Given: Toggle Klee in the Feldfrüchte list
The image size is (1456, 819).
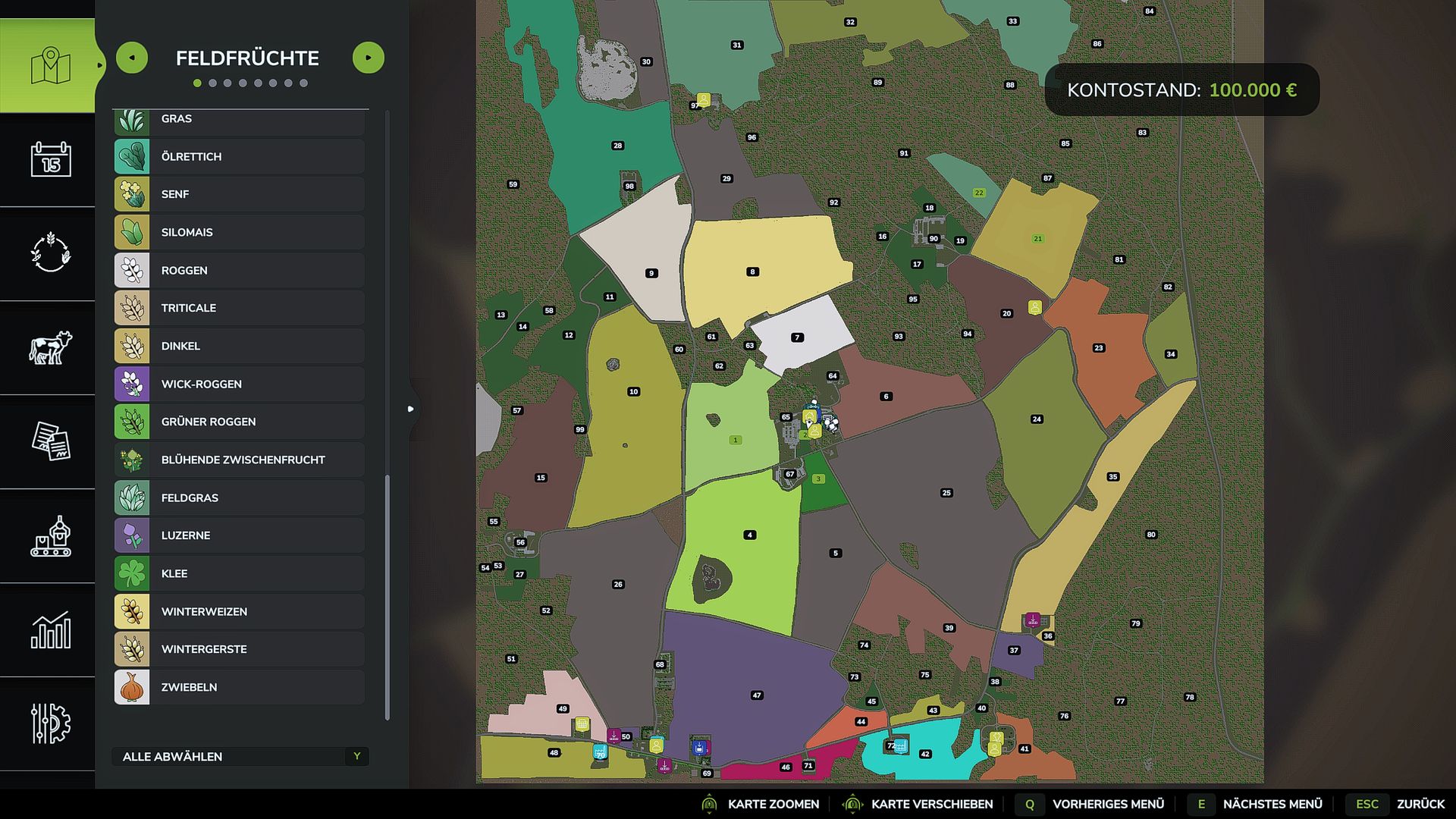Looking at the screenshot, I should click(x=240, y=573).
